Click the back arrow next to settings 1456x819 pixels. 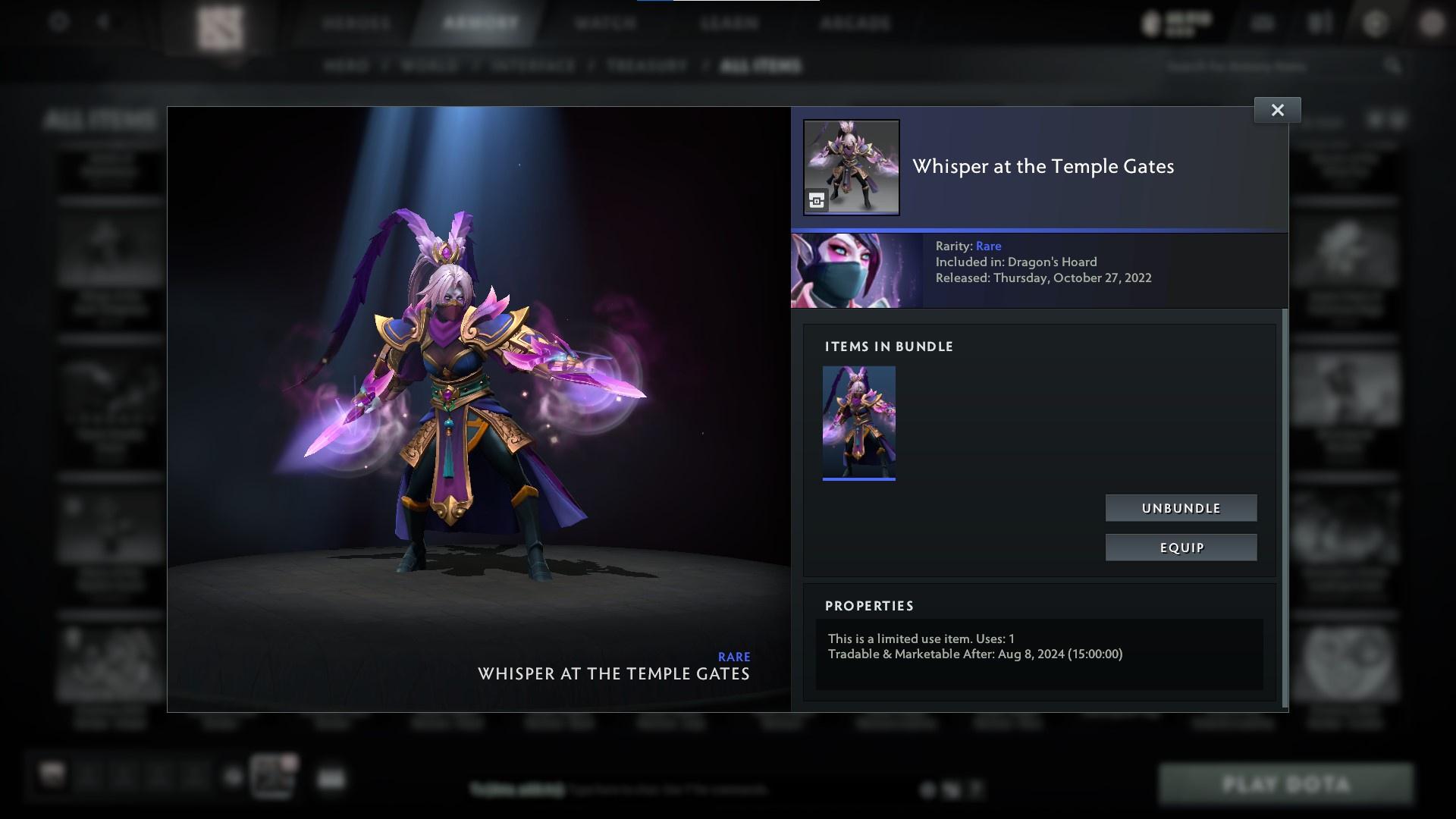[103, 22]
